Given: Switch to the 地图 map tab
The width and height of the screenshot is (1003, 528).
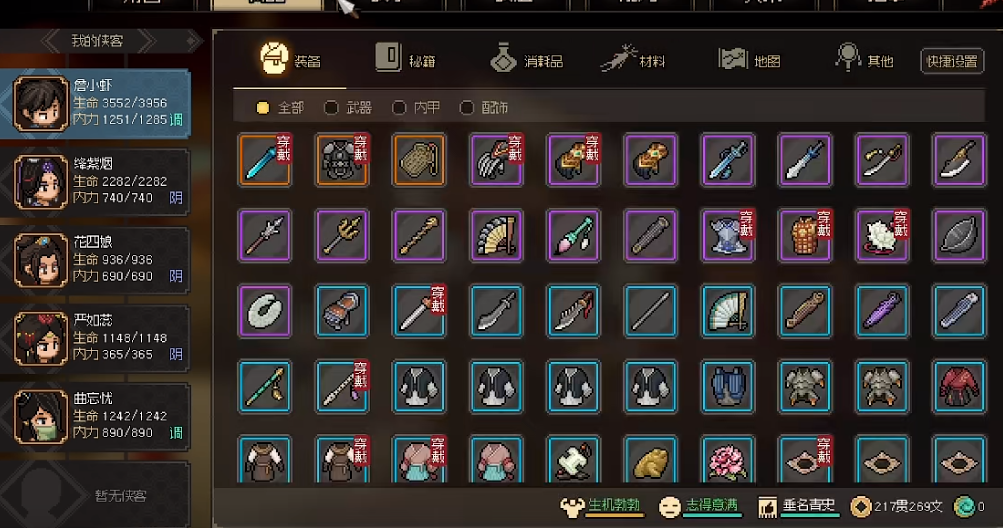Looking at the screenshot, I should pos(749,60).
